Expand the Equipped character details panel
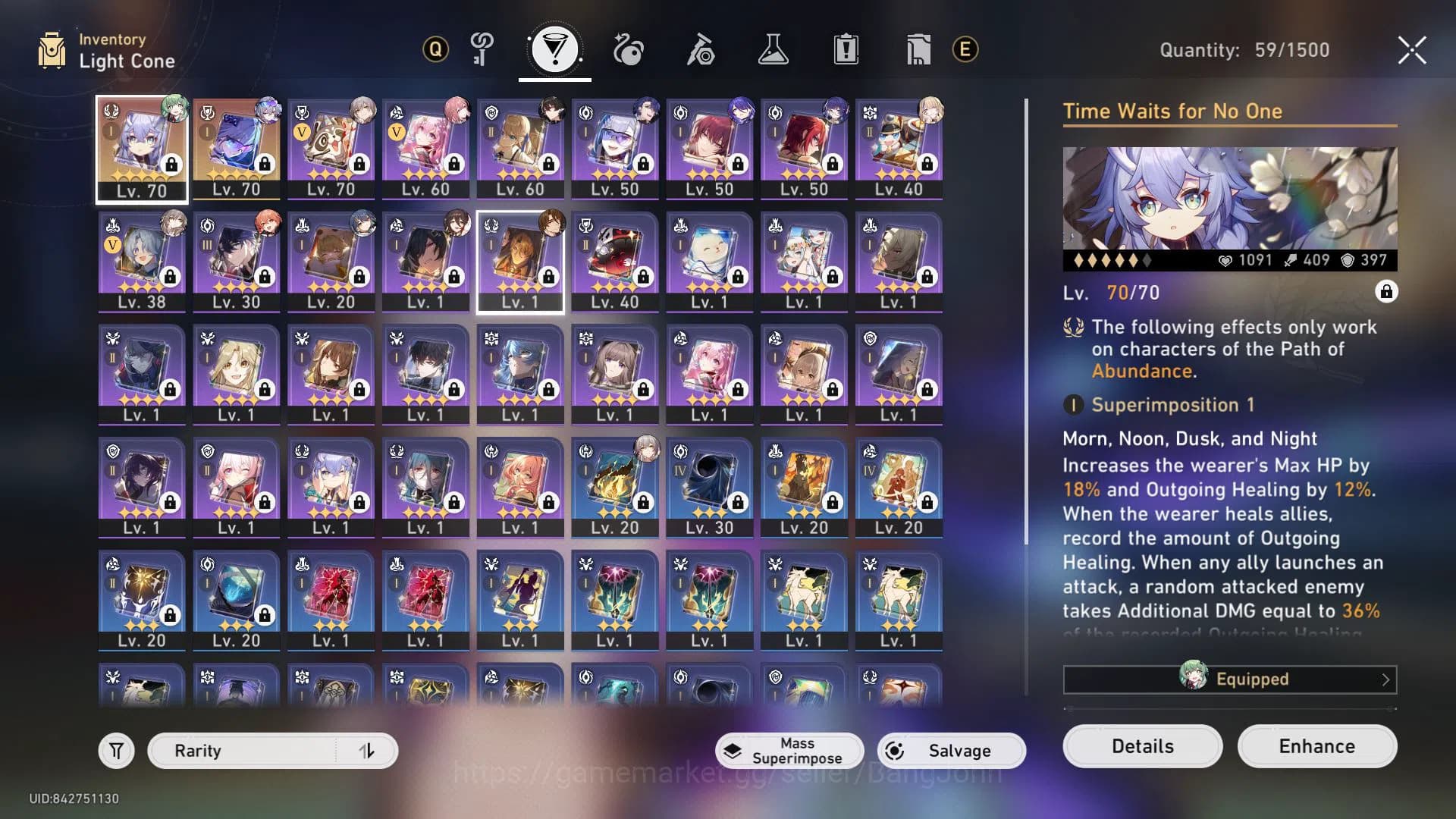Viewport: 1456px width, 819px height. coord(1228,679)
